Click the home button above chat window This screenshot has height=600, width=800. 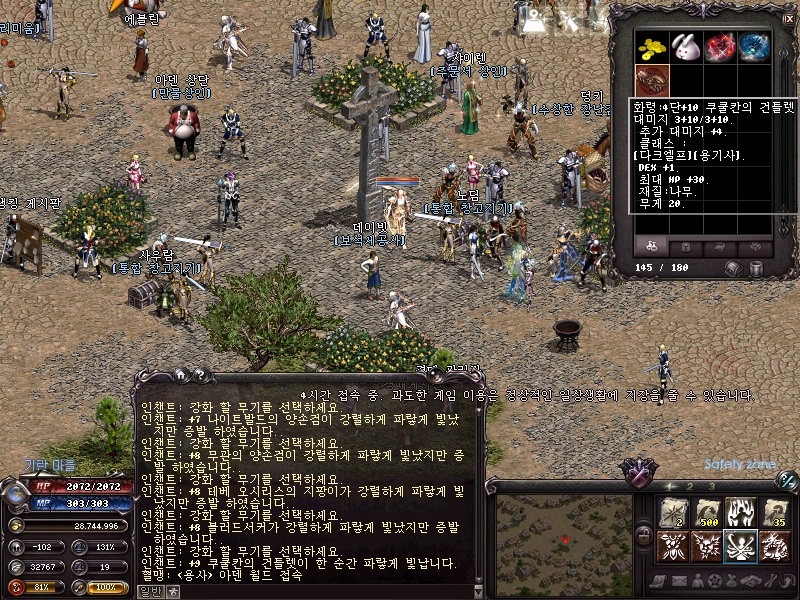pos(181,374)
